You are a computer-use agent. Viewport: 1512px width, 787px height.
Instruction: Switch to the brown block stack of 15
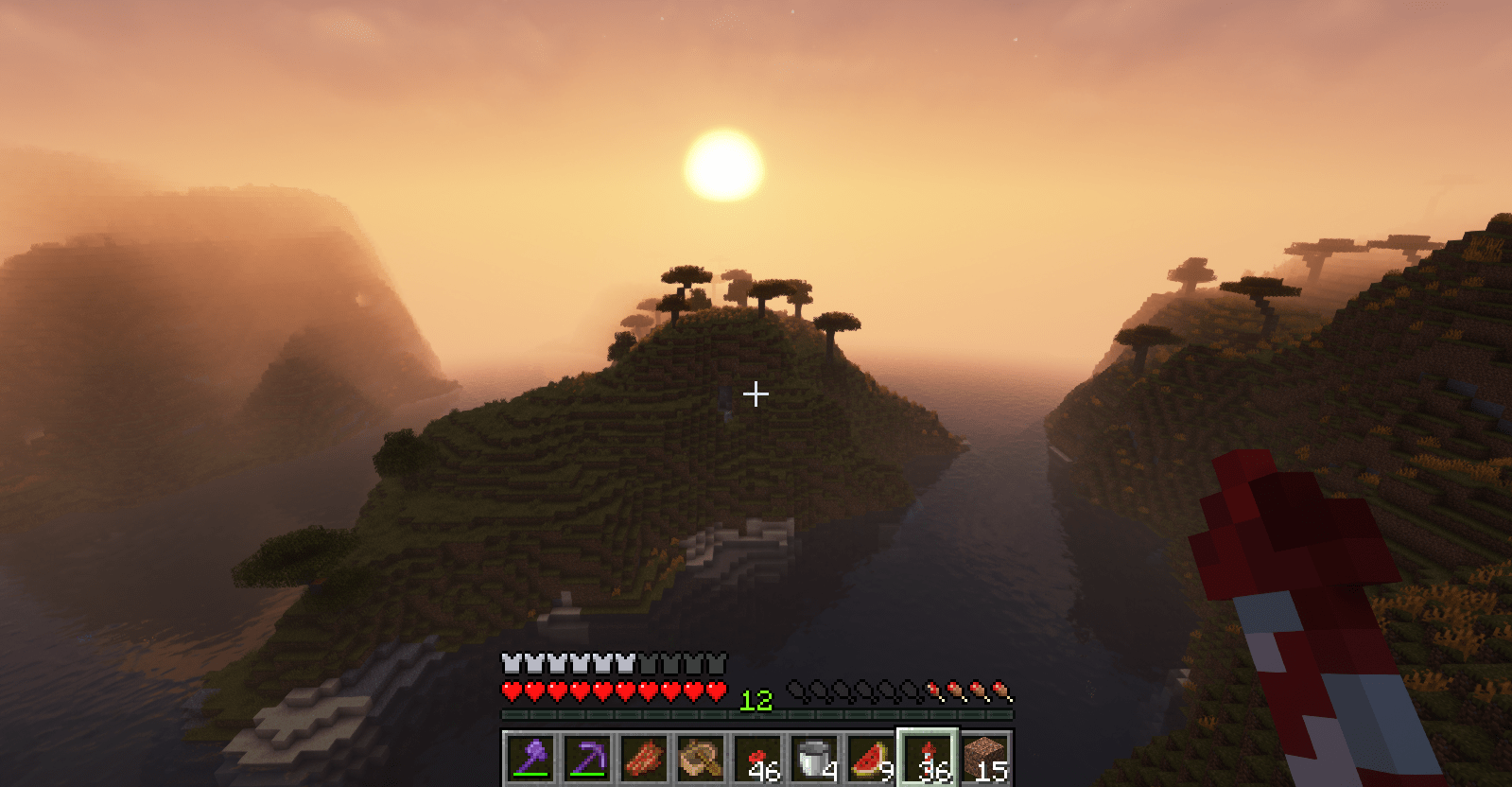(x=984, y=758)
